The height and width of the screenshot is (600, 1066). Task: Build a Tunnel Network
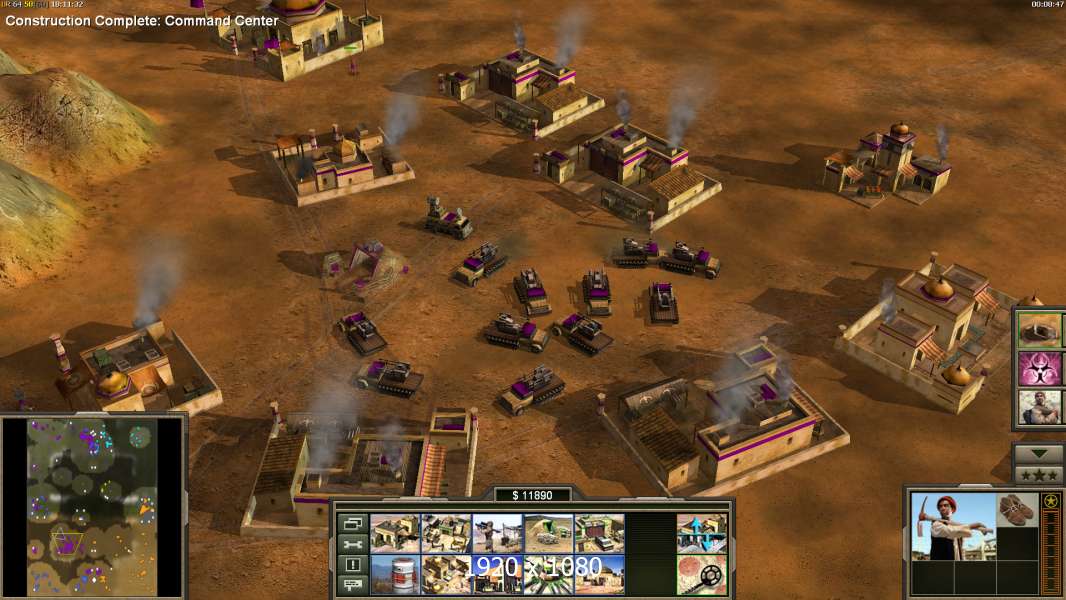tap(548, 533)
